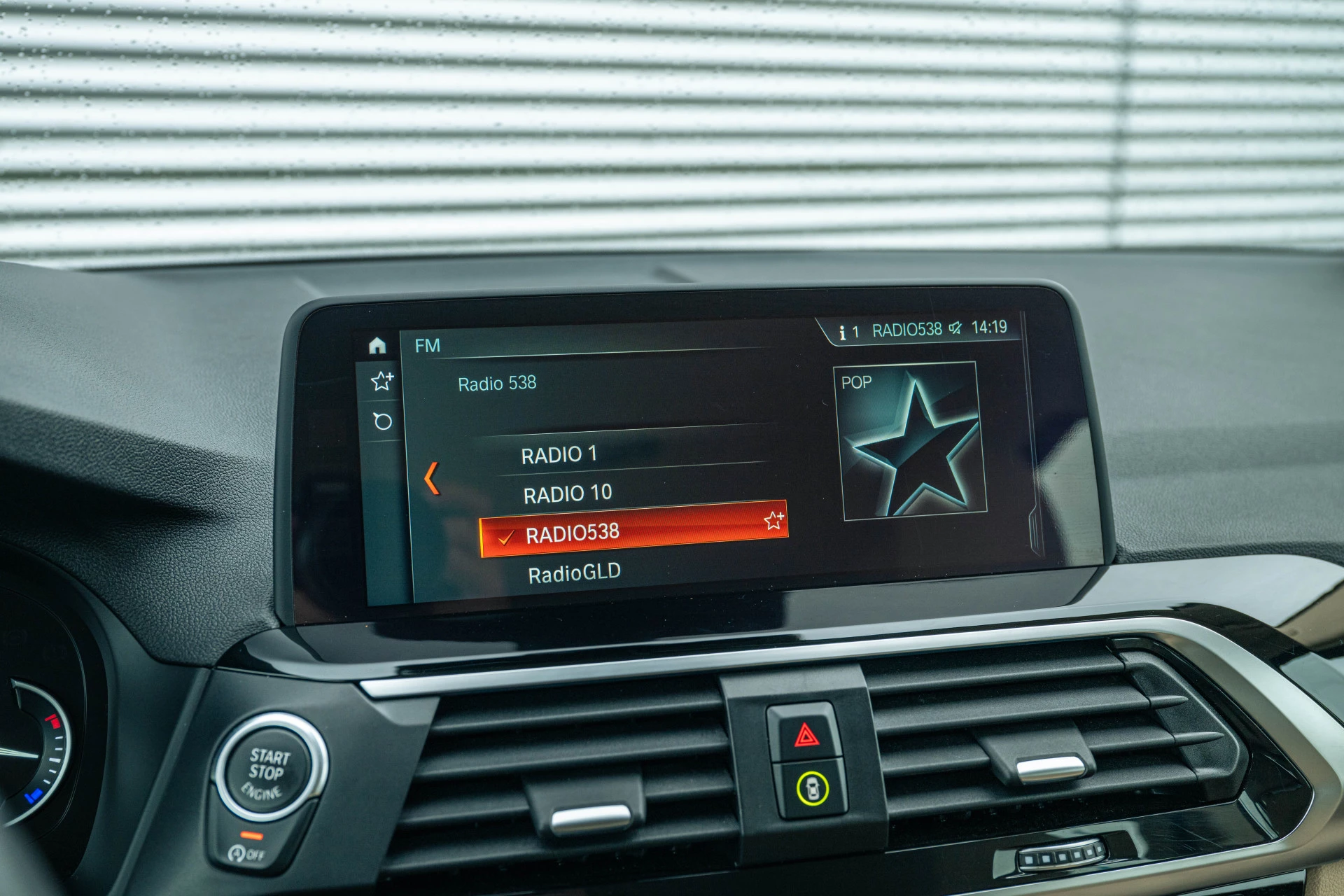Open saved favorites star in sidebar
Screen dimensions: 1344x896
coord(382,381)
